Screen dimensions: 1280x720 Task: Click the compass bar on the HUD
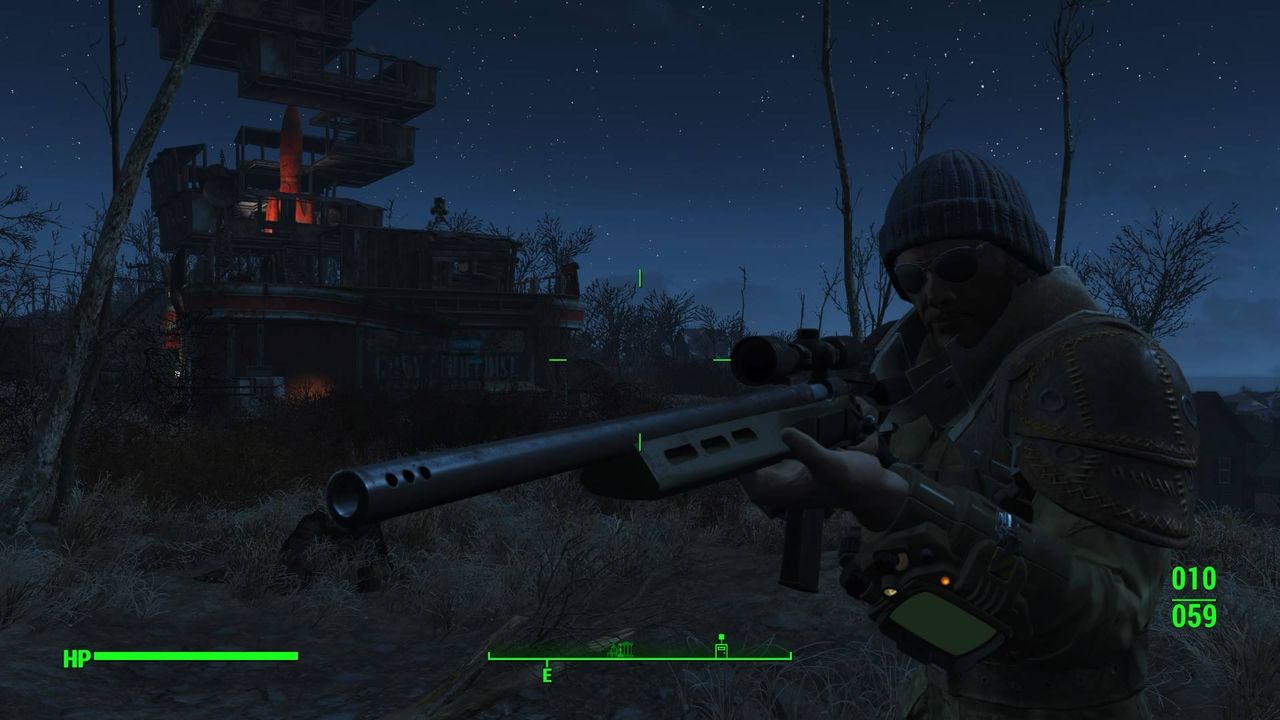[640, 657]
